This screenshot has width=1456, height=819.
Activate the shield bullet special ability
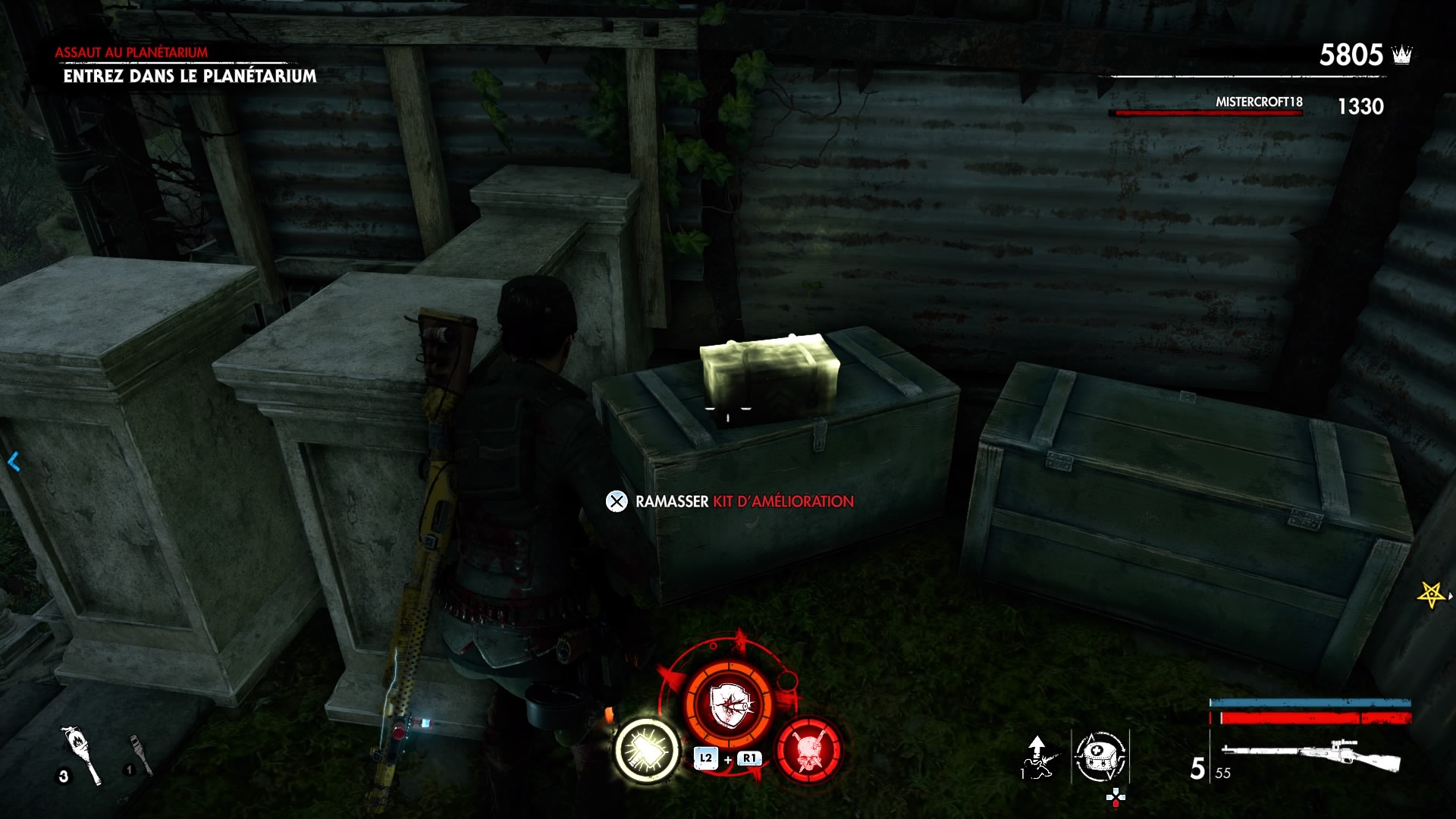point(728,704)
